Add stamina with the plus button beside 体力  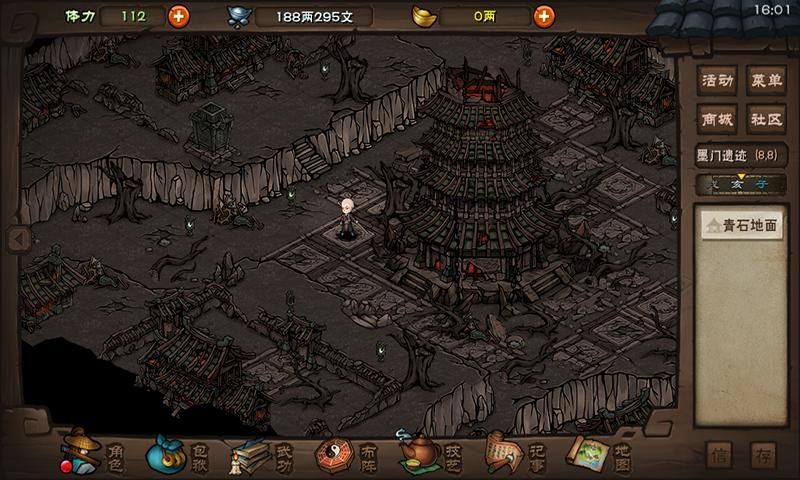(178, 16)
